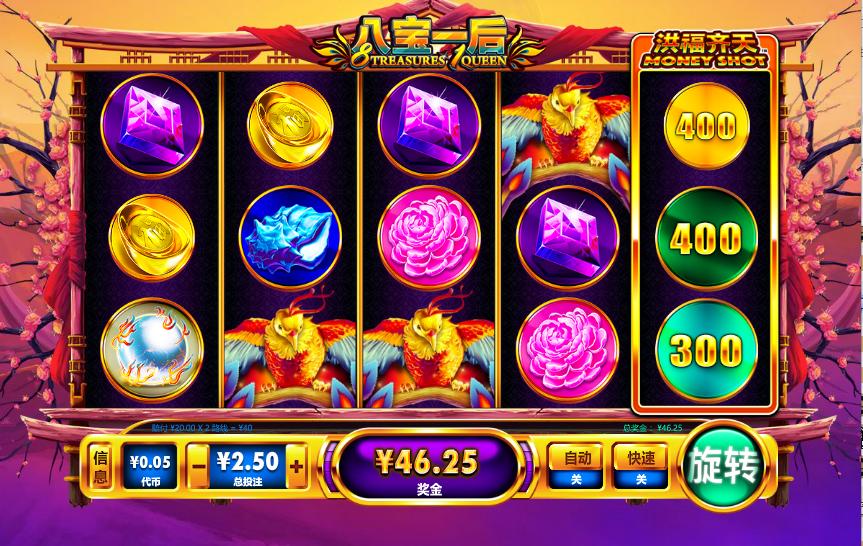Change the ¥0.05 coin denomination

(x=148, y=467)
